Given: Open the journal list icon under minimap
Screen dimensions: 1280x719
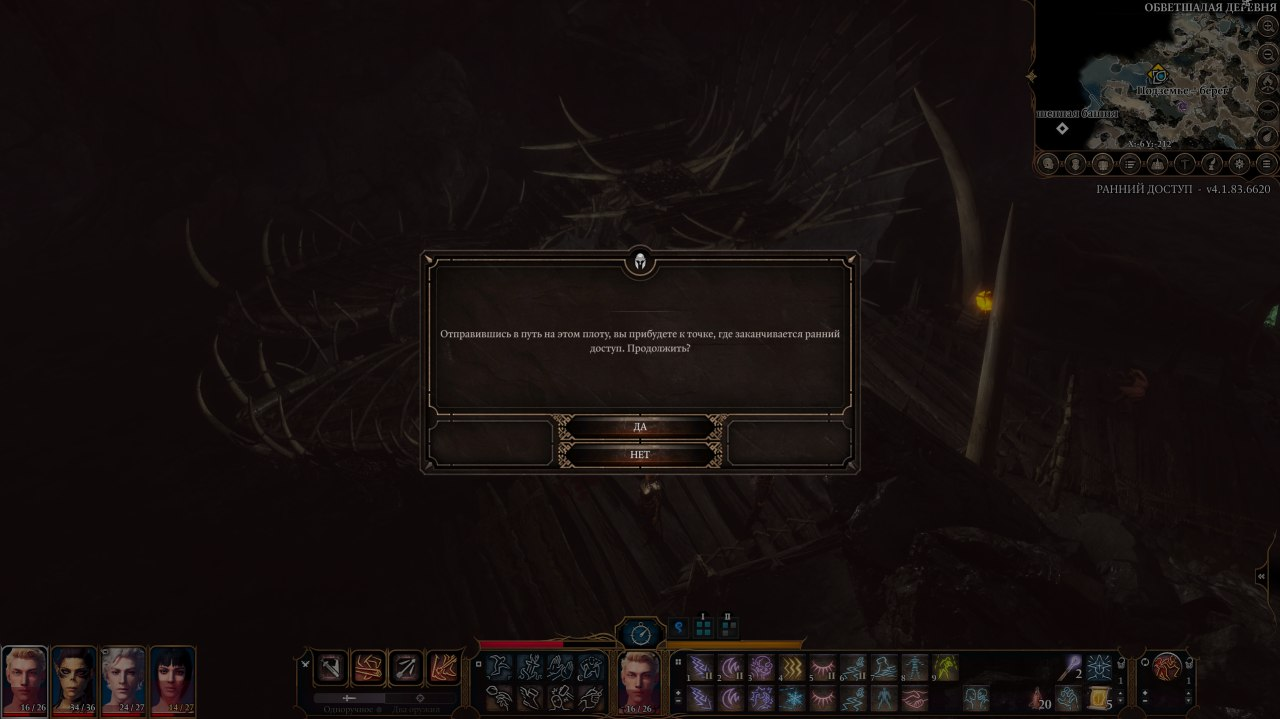Looking at the screenshot, I should point(1130,163).
